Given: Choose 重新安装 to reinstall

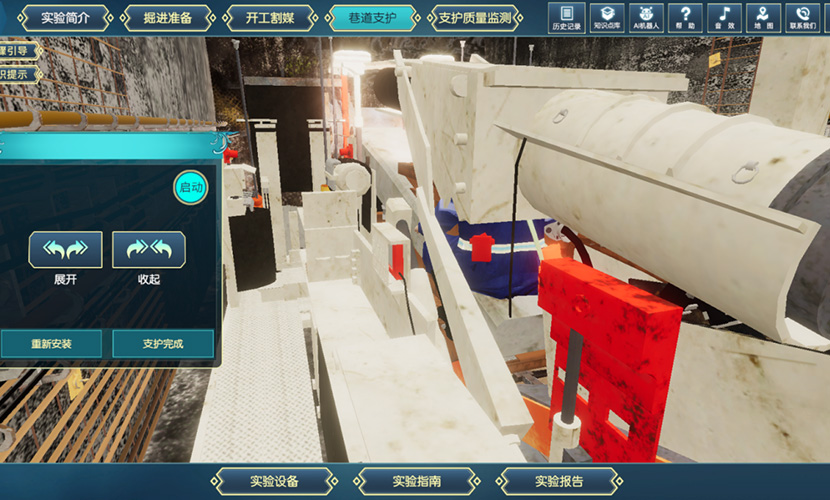Looking at the screenshot, I should [51, 344].
